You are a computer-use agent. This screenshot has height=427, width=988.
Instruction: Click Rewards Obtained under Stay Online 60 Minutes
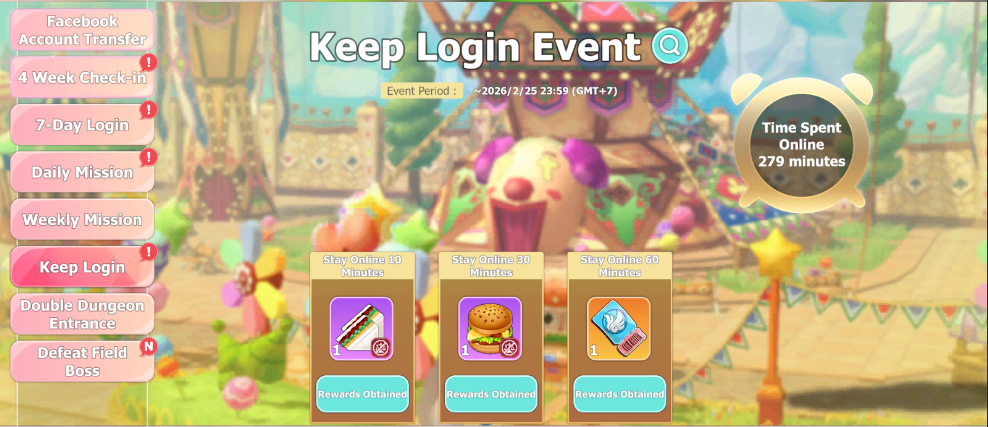click(619, 394)
